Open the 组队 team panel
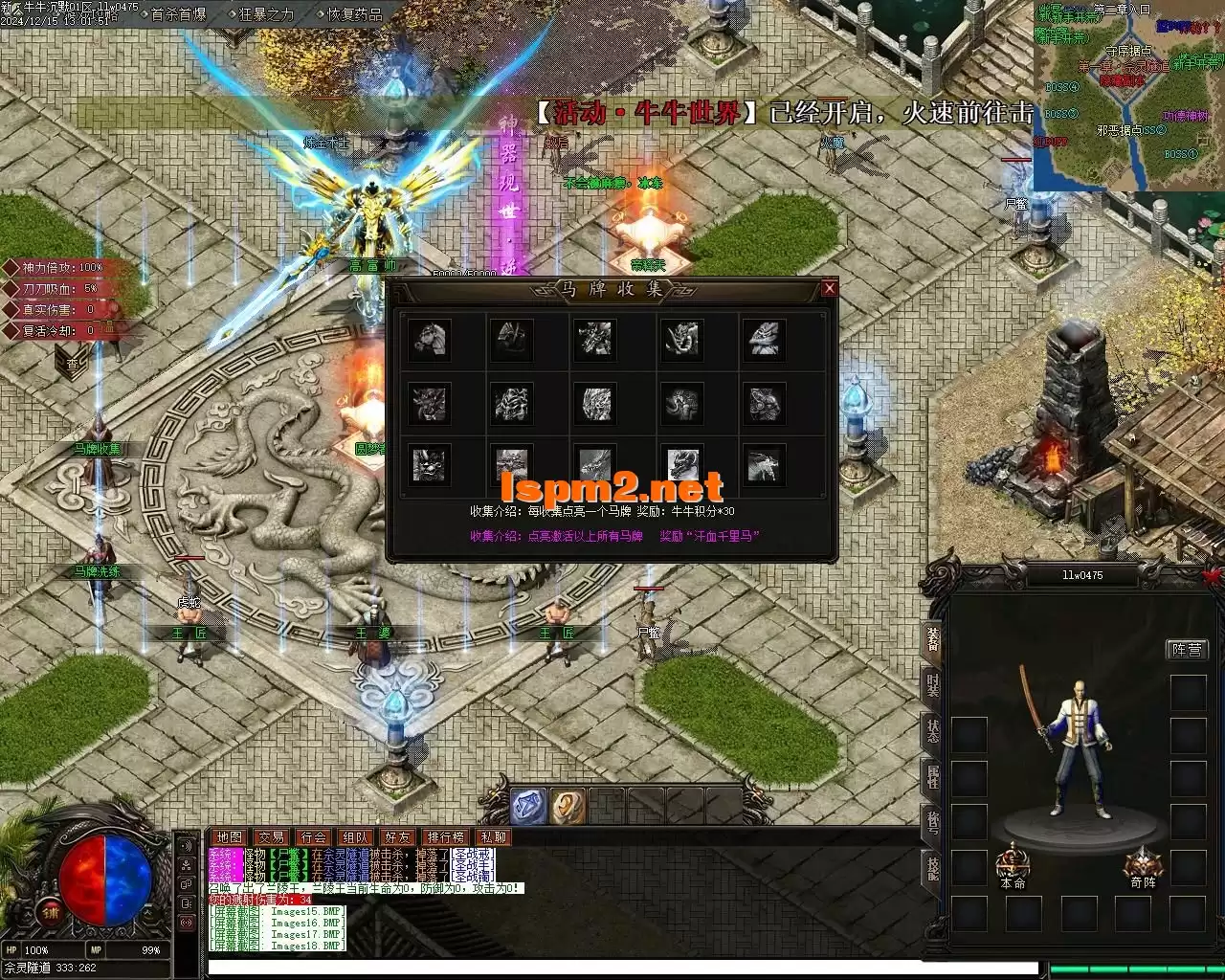 pos(355,837)
